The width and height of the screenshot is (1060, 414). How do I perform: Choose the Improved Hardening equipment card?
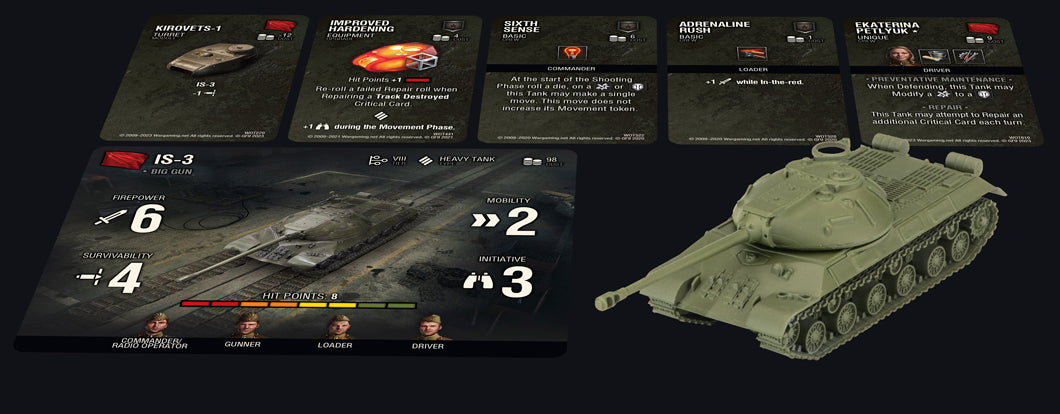pyautogui.click(x=385, y=78)
